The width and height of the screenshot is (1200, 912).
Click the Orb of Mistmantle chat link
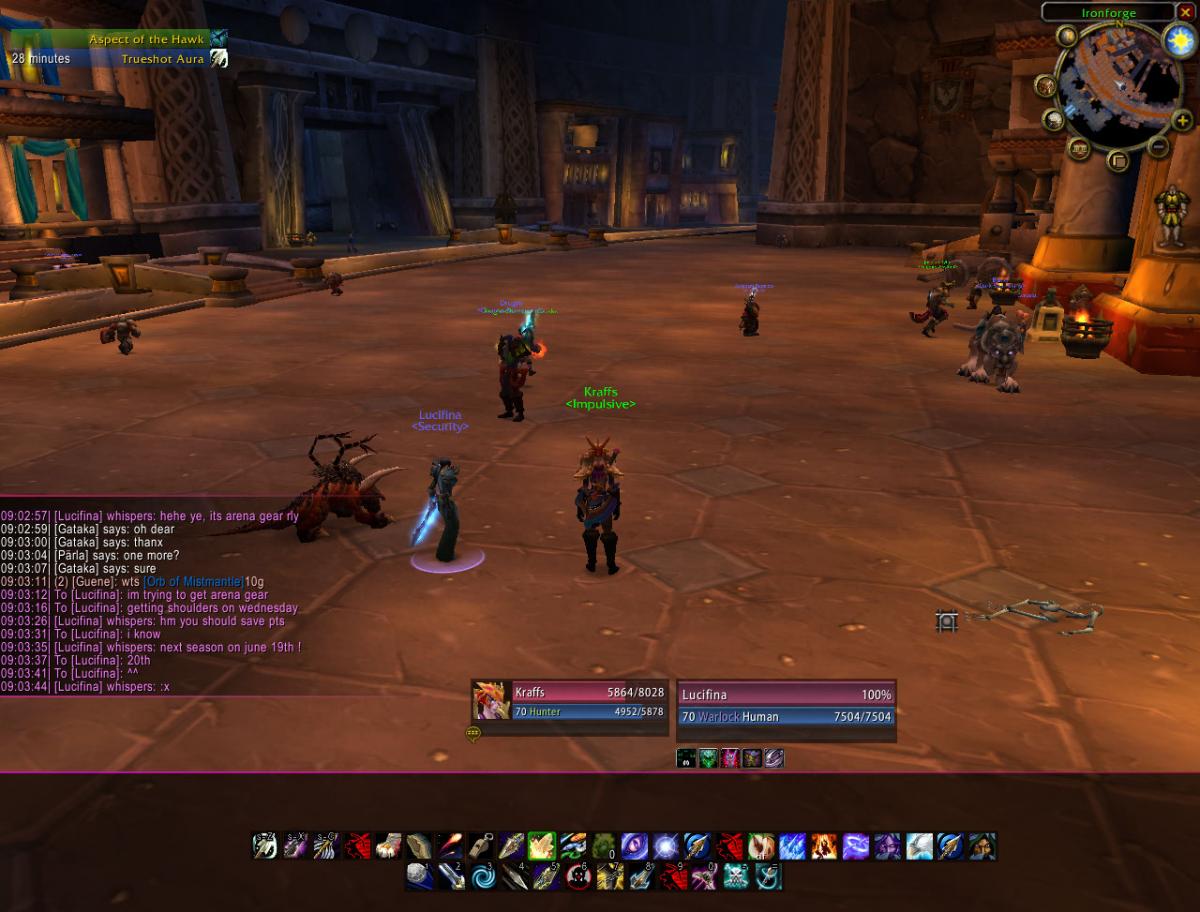(x=193, y=582)
